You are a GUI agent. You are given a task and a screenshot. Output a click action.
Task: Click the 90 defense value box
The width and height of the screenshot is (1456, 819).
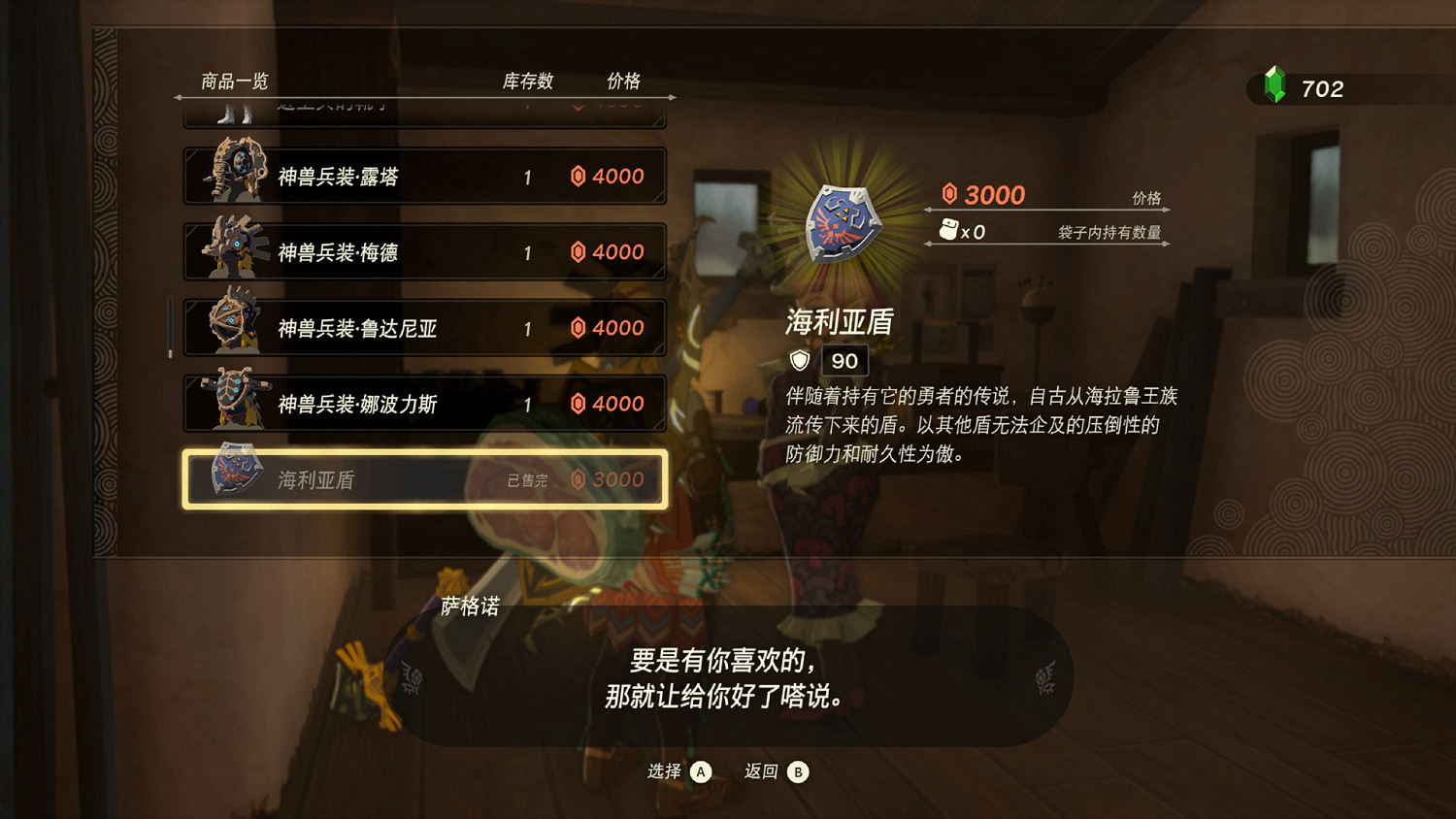[x=843, y=360]
